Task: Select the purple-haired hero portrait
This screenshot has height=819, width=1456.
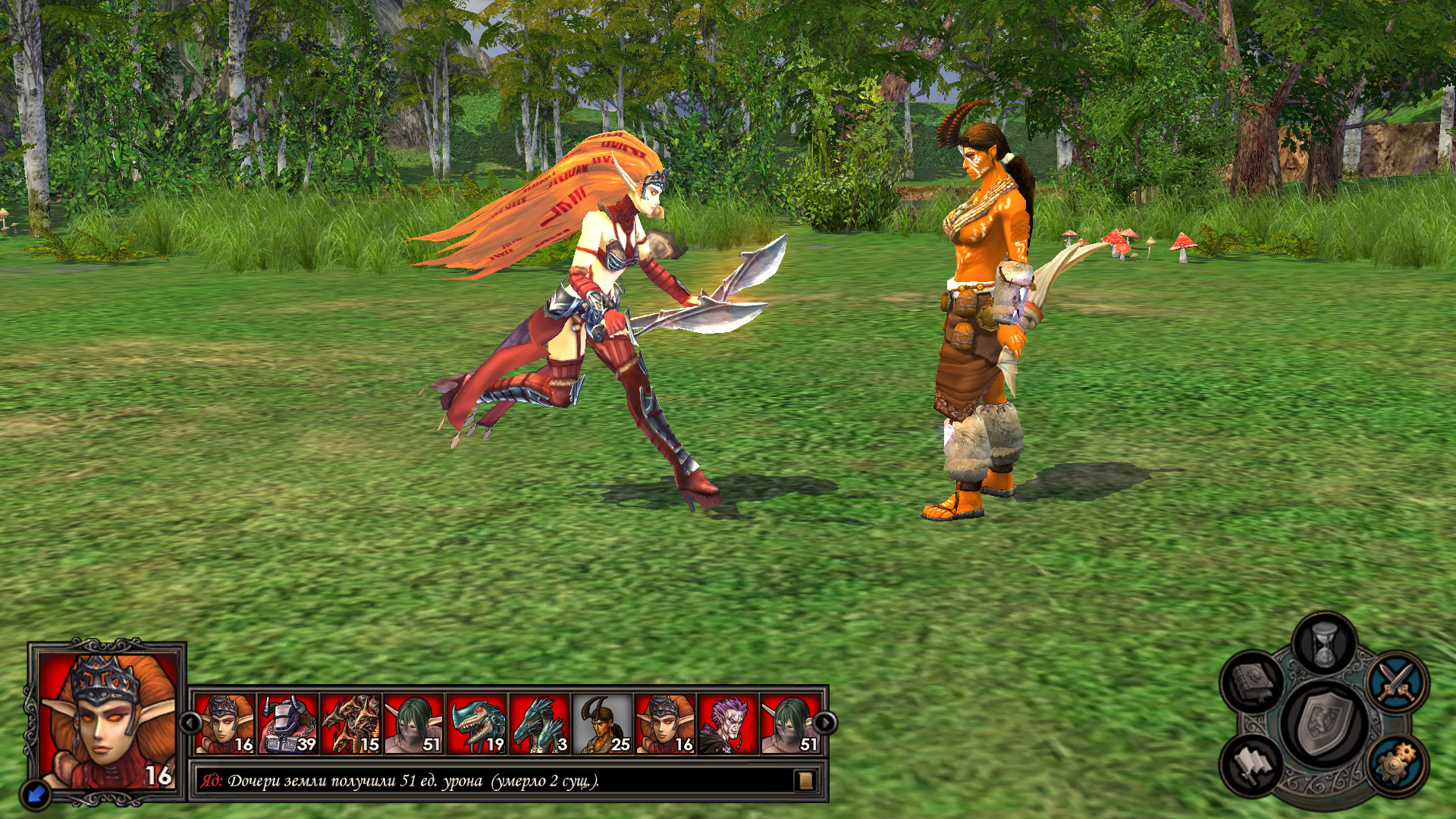Action: point(728,724)
